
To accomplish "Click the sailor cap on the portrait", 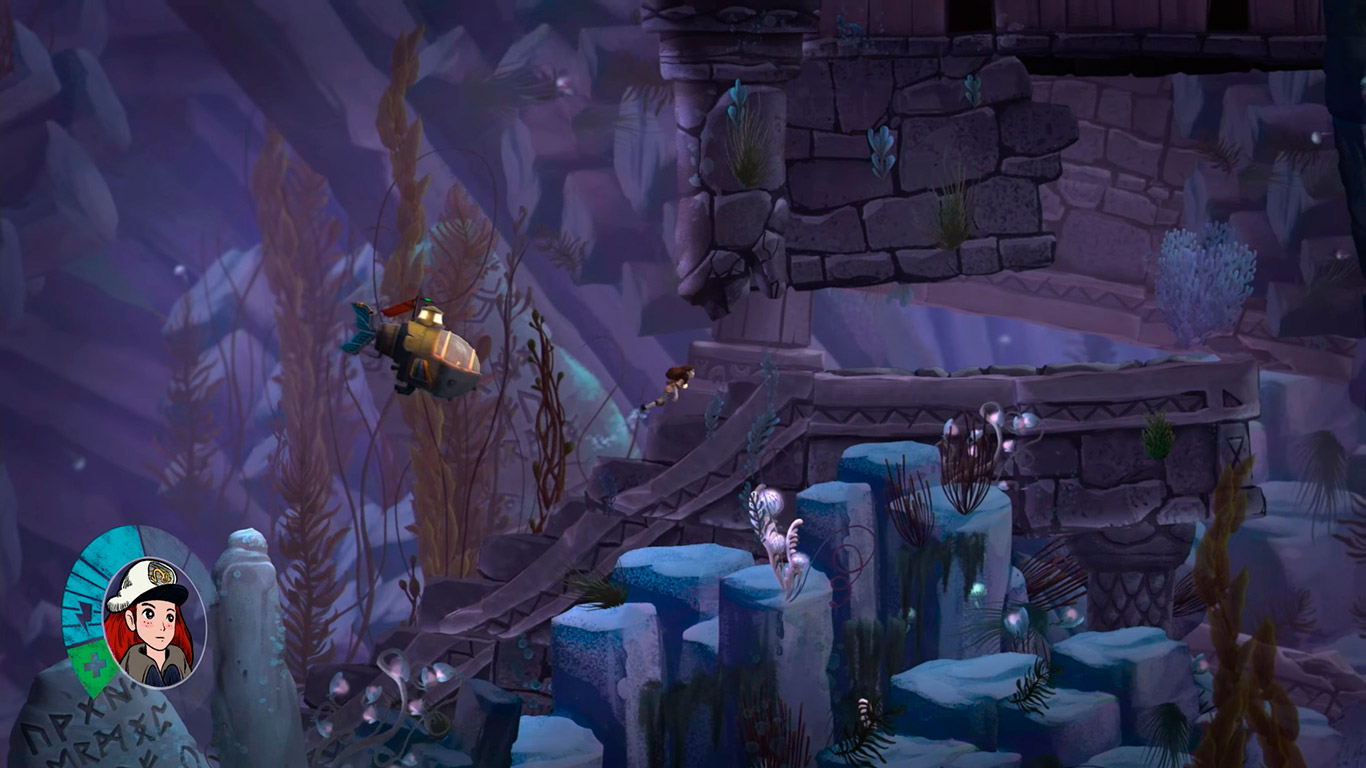I will click(145, 577).
